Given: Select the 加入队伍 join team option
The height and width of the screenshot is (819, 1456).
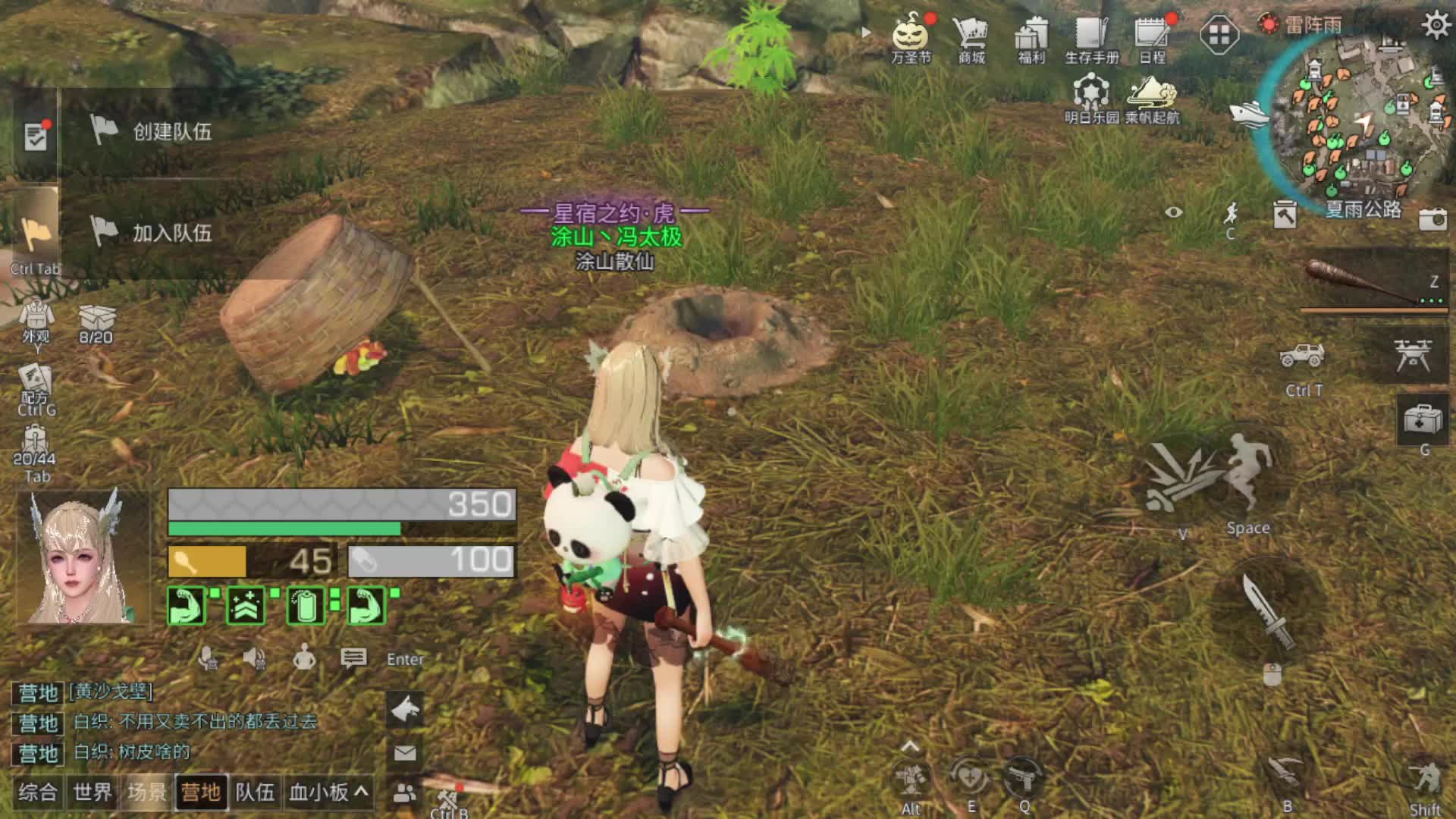Looking at the screenshot, I should (x=152, y=232).
